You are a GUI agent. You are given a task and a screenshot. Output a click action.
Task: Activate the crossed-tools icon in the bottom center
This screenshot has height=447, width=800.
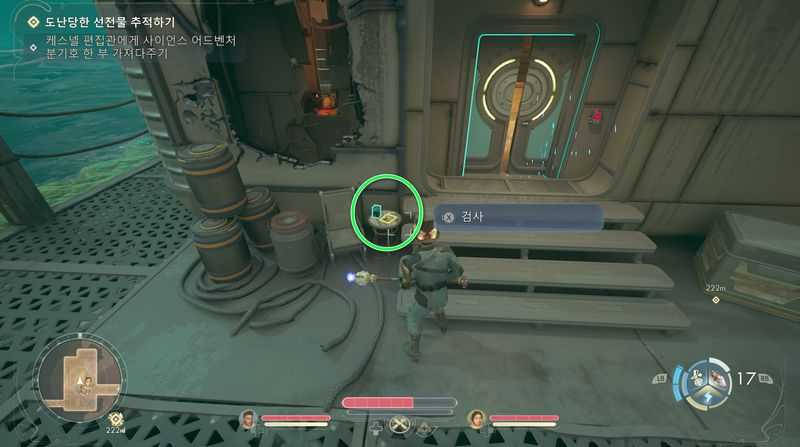pyautogui.click(x=399, y=425)
